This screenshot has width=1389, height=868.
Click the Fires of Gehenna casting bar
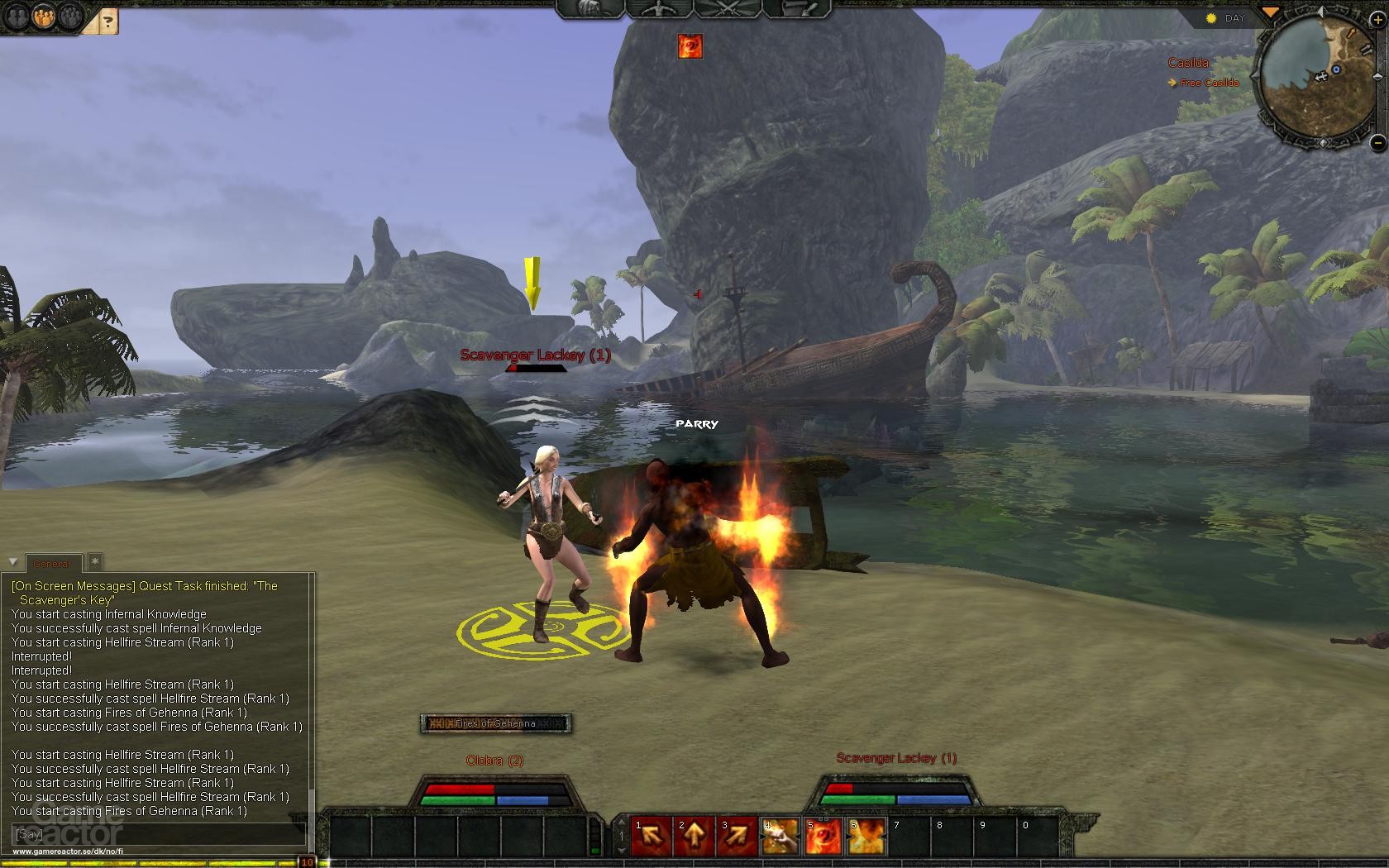tap(494, 722)
